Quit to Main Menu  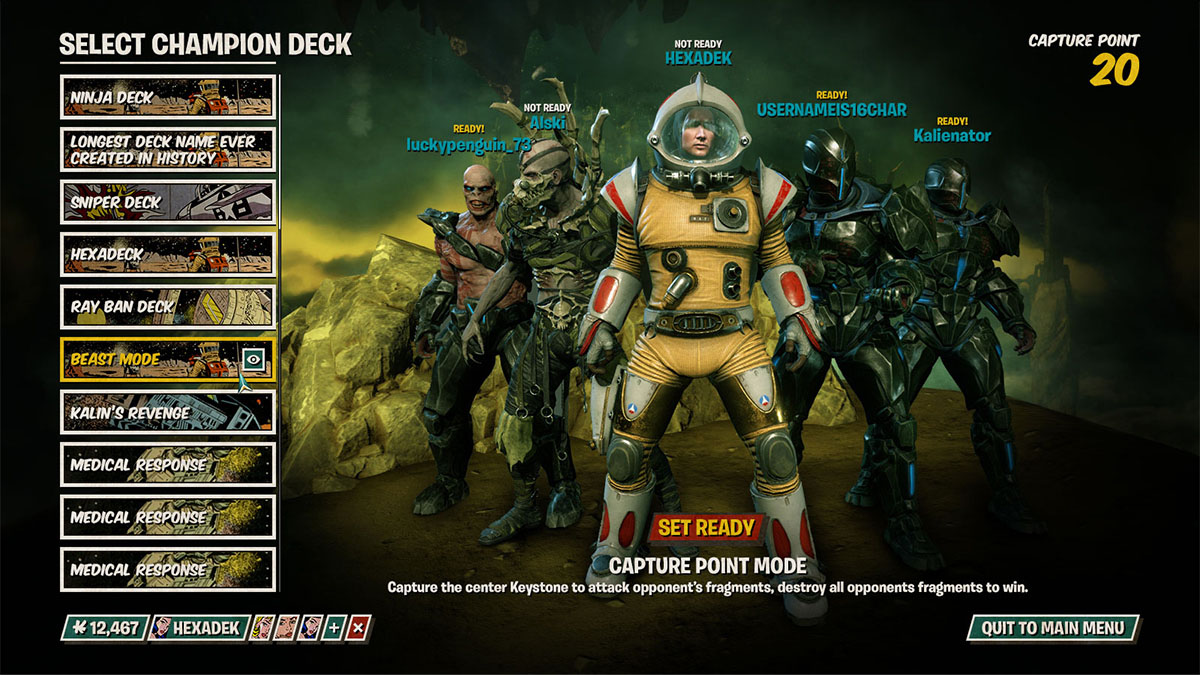point(1053,628)
